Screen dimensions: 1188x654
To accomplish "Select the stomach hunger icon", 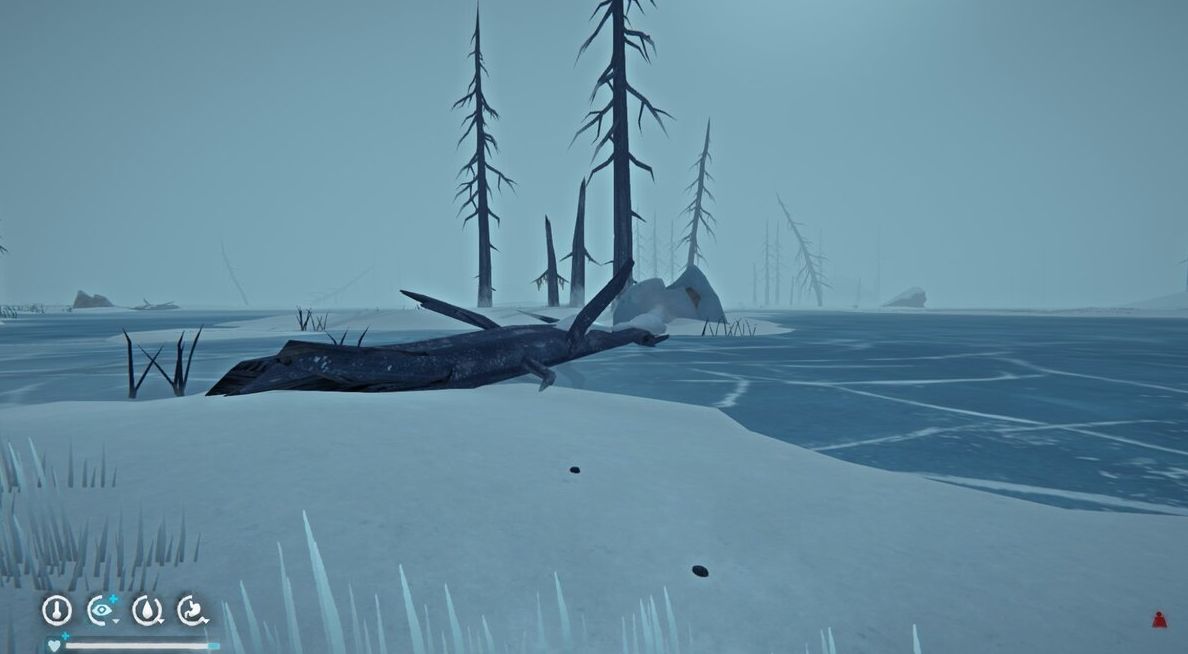I will pyautogui.click(x=192, y=609).
